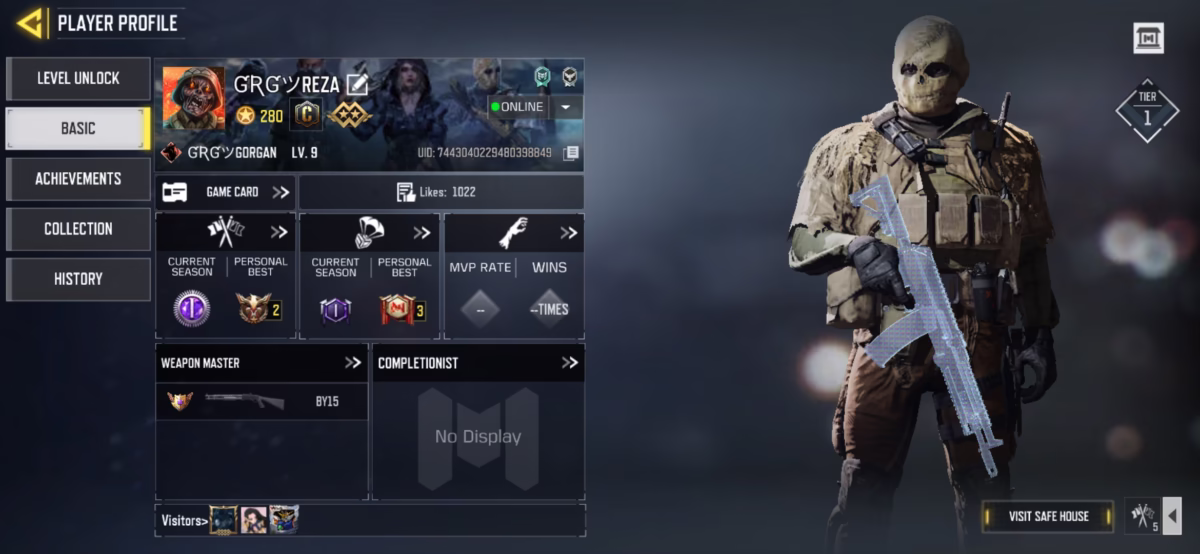Click the Likes: 1022 bar

[x=441, y=192]
